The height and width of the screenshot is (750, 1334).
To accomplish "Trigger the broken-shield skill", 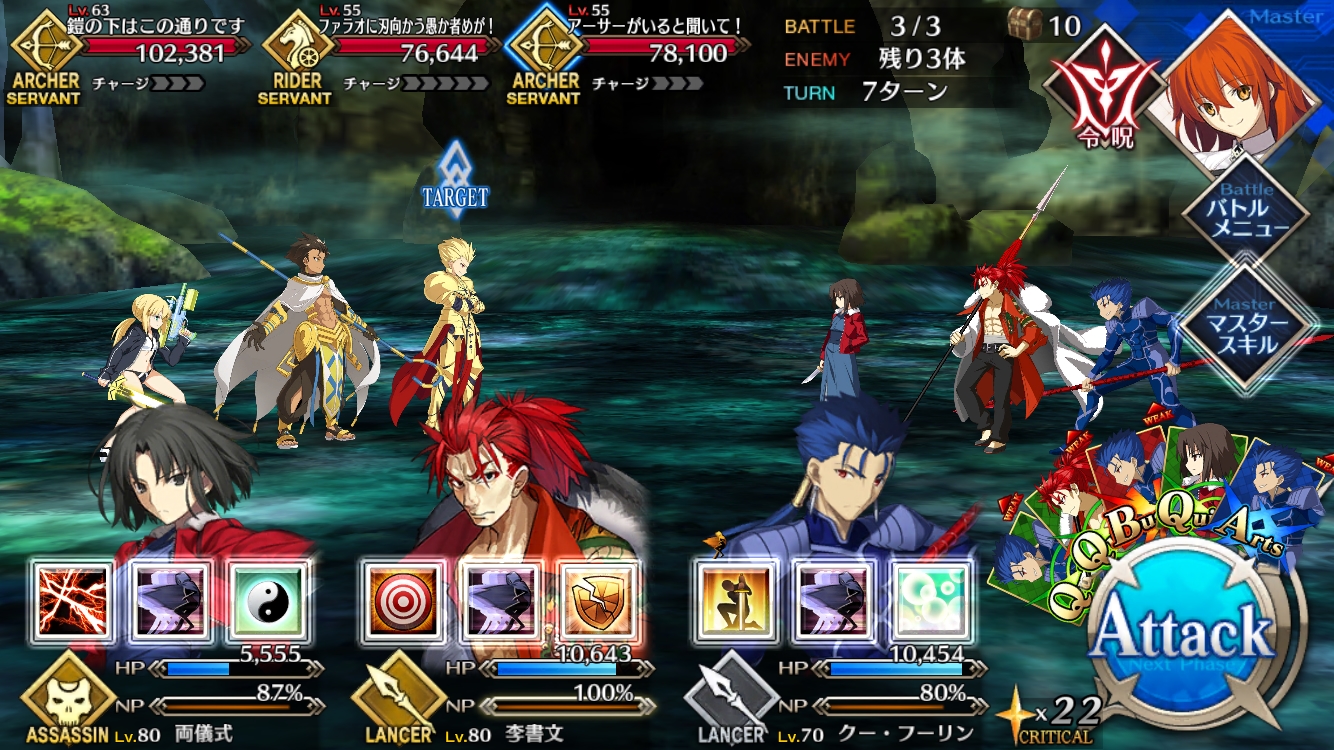I will click(x=598, y=600).
